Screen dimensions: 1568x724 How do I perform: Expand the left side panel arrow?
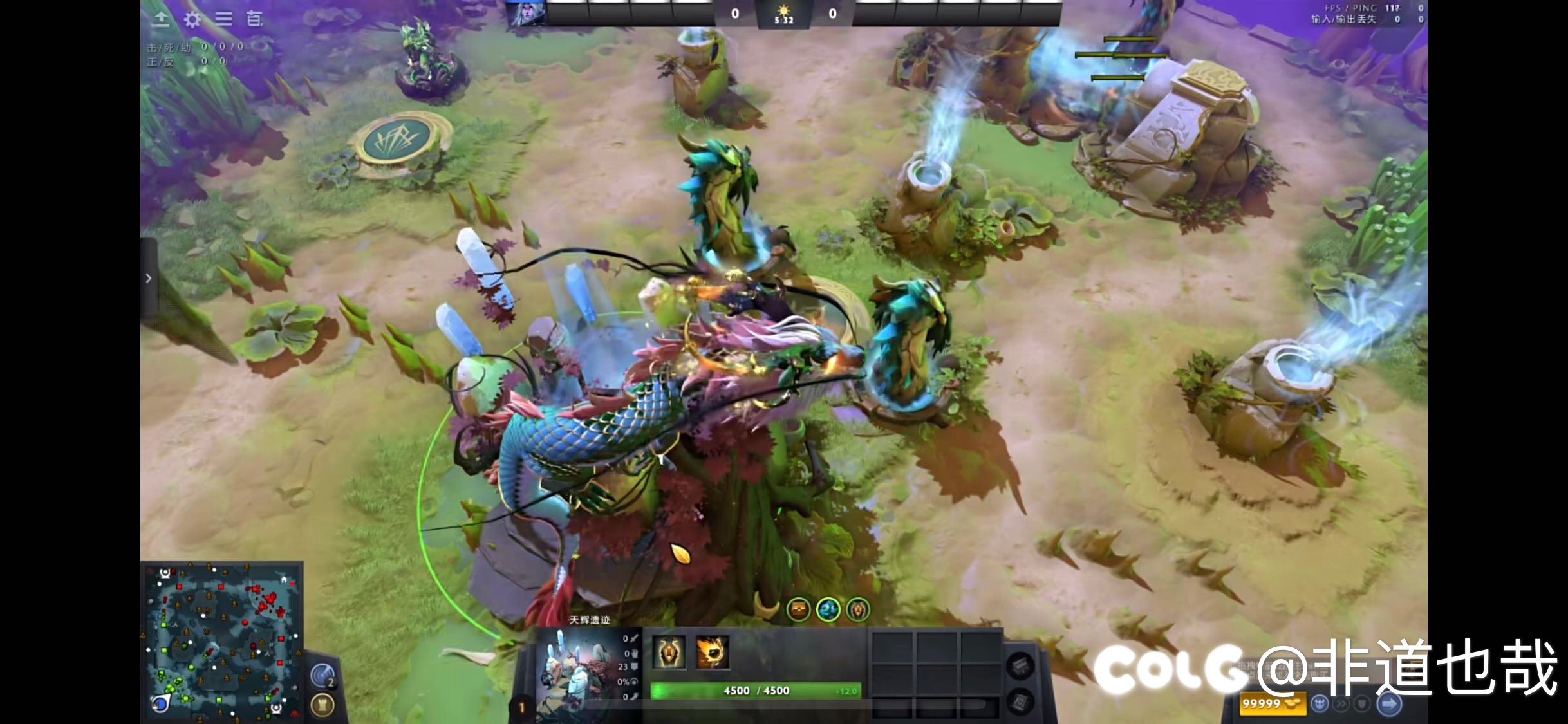pos(149,278)
